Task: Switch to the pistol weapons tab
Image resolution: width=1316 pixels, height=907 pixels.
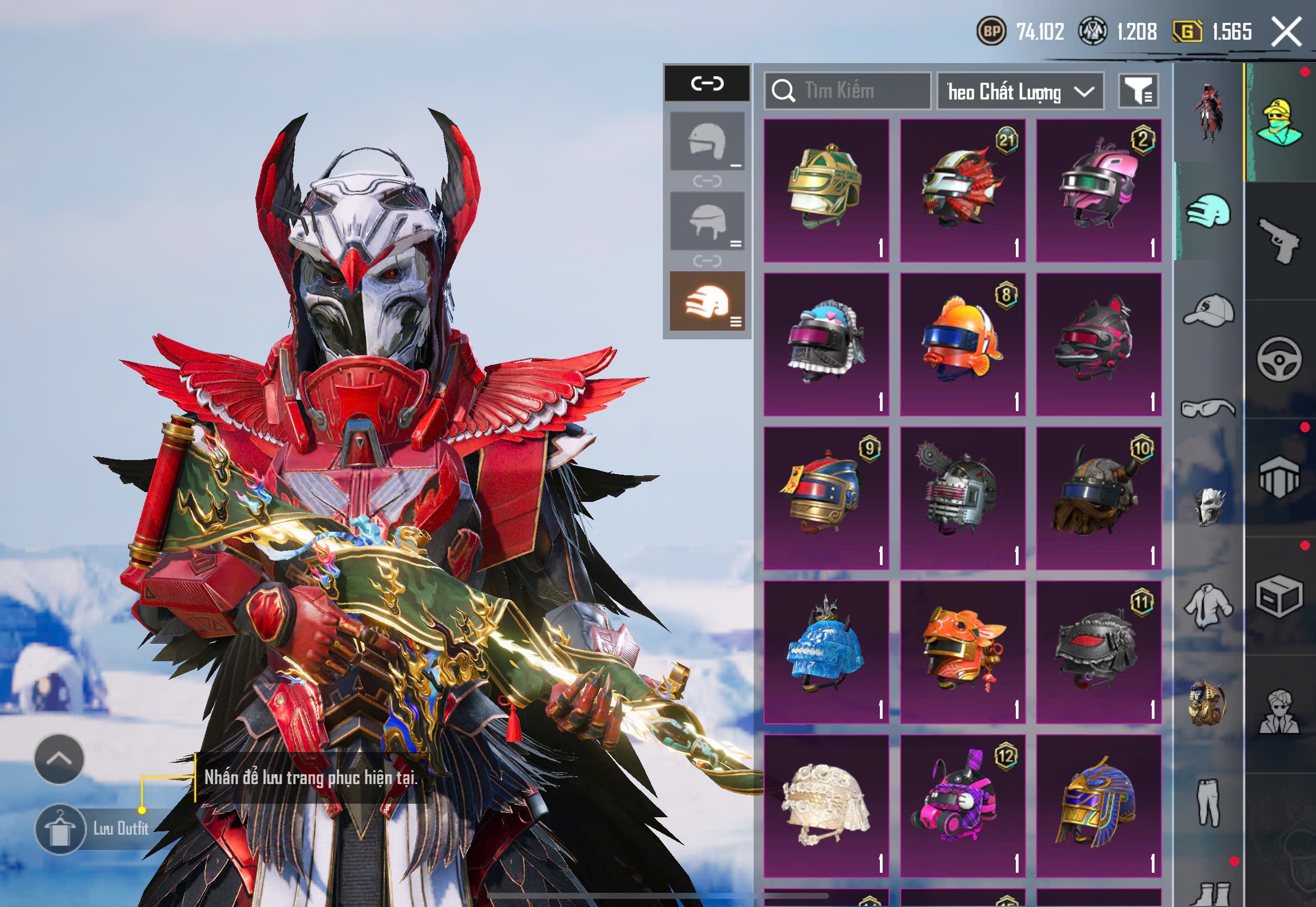Action: (1280, 241)
